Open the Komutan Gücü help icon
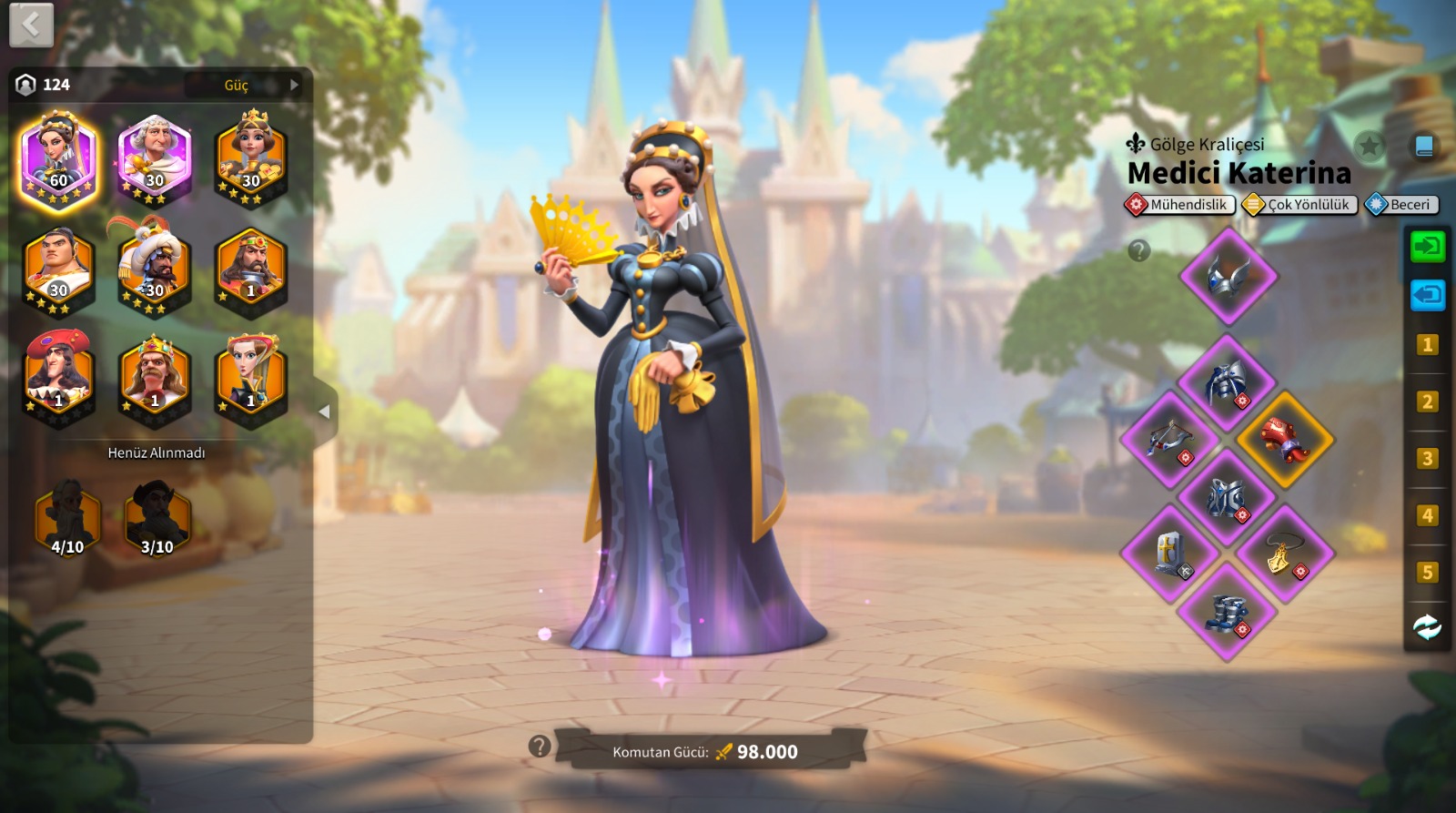Image resolution: width=1456 pixels, height=813 pixels. [540, 747]
